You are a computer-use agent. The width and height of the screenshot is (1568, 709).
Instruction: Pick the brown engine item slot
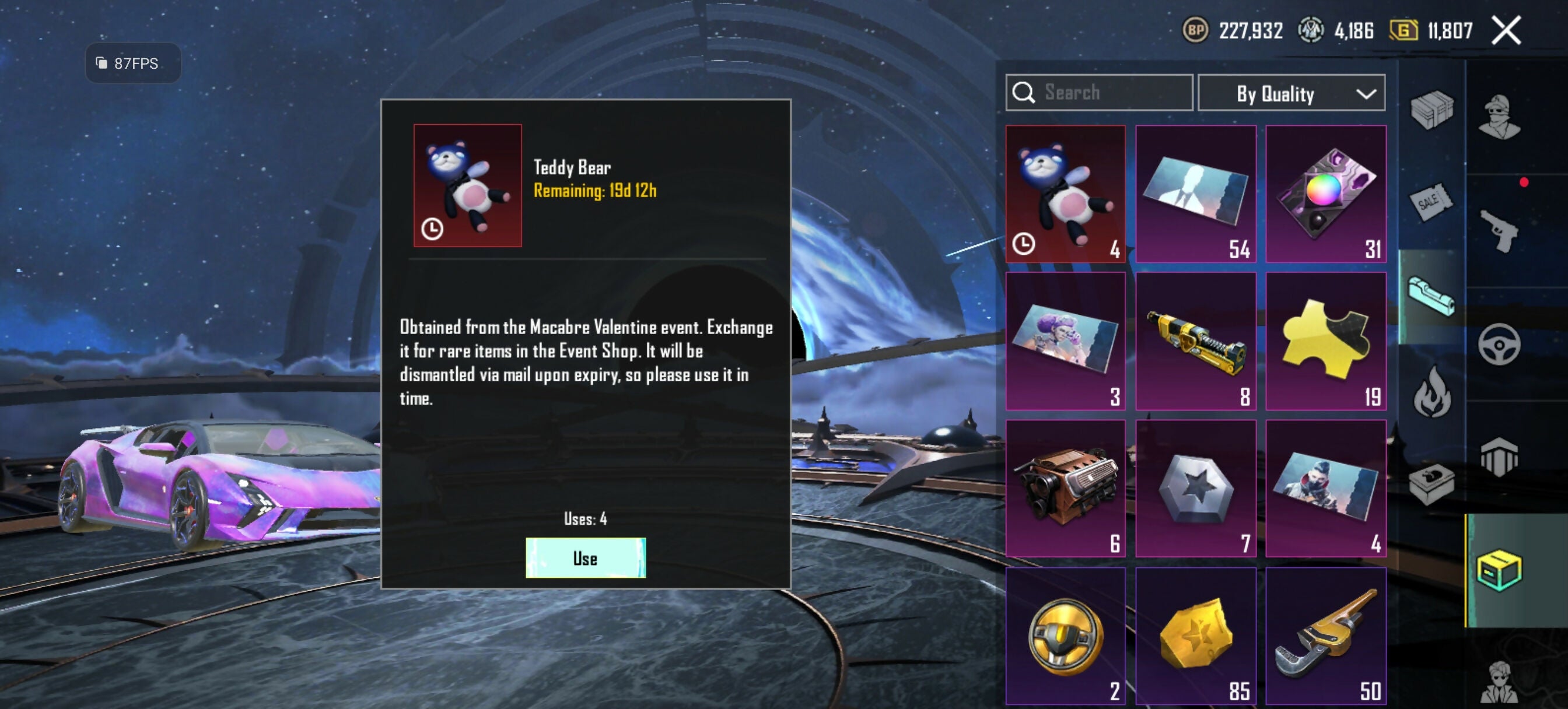[1065, 488]
